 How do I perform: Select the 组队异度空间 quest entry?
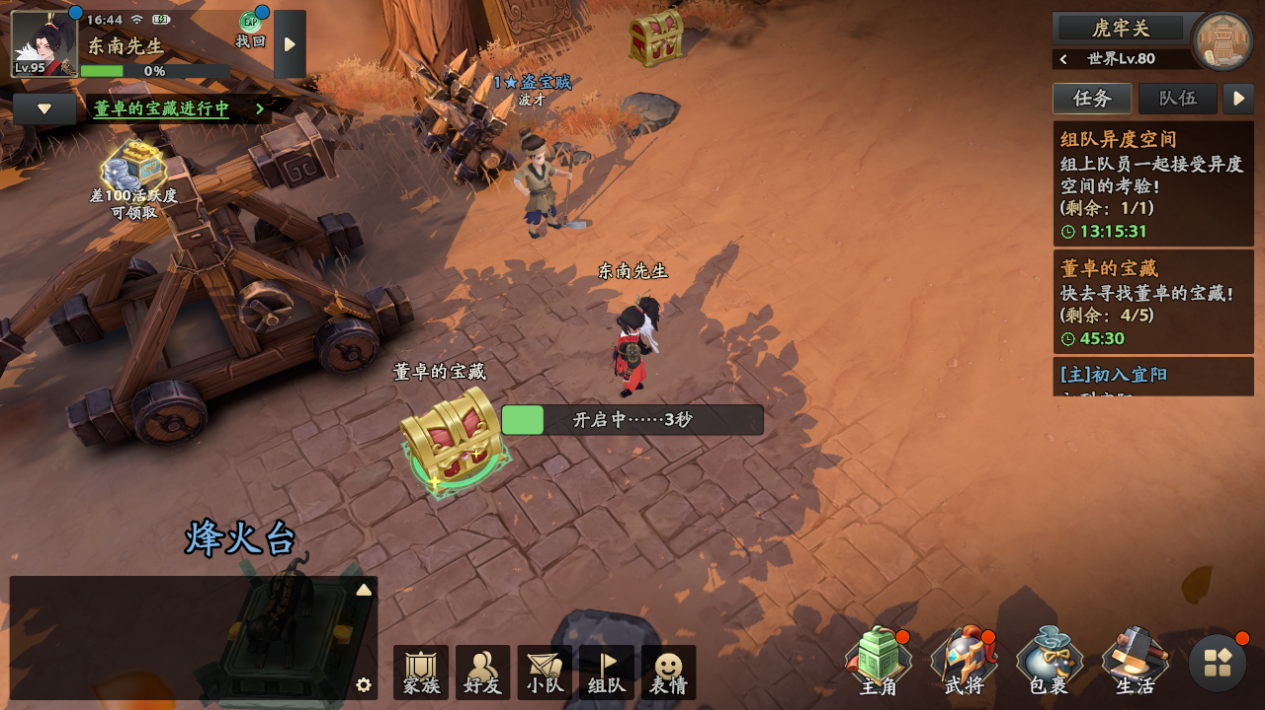pos(1153,184)
